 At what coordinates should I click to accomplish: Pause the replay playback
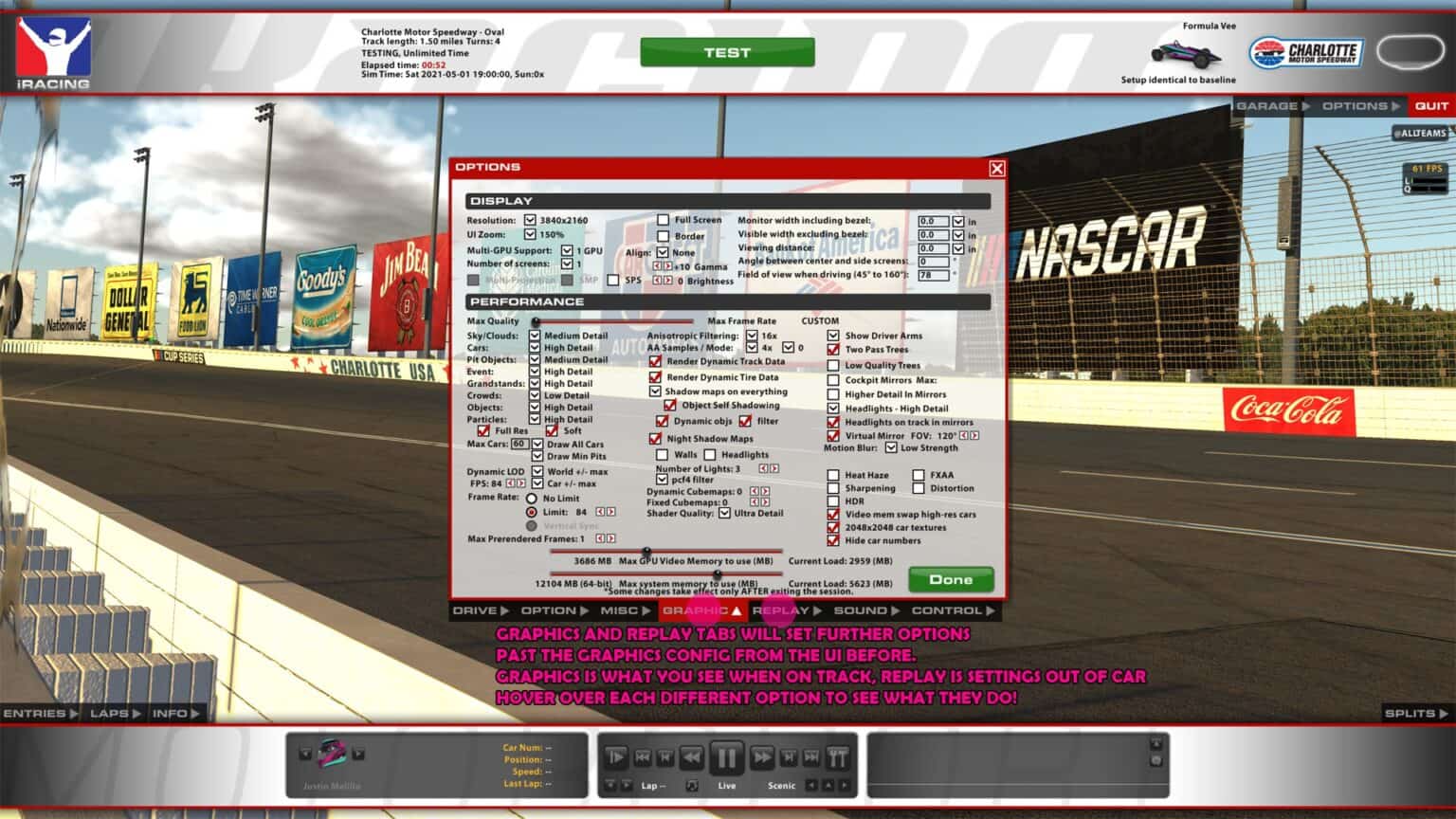[x=725, y=756]
